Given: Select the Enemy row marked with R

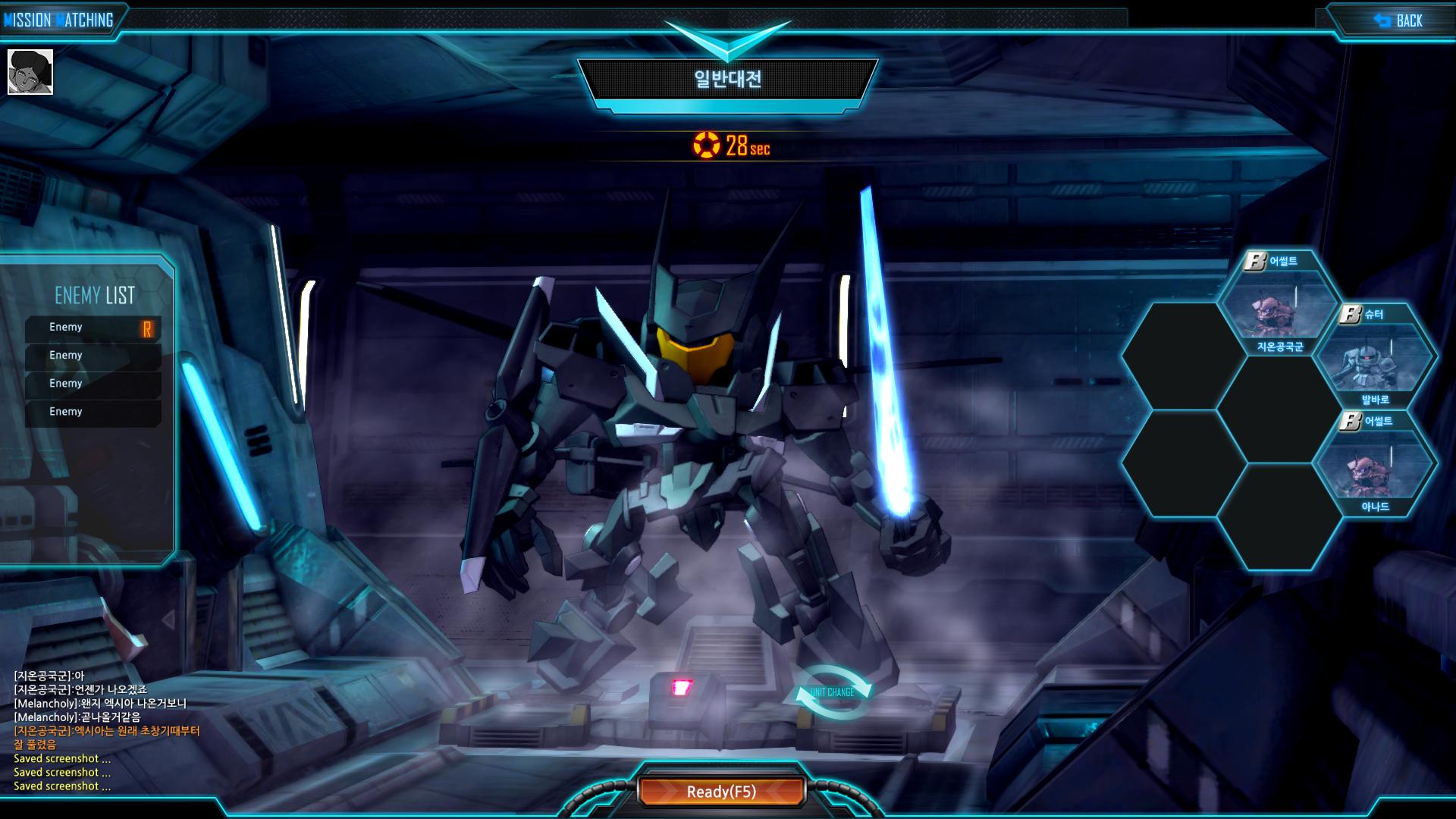Looking at the screenshot, I should coord(93,328).
